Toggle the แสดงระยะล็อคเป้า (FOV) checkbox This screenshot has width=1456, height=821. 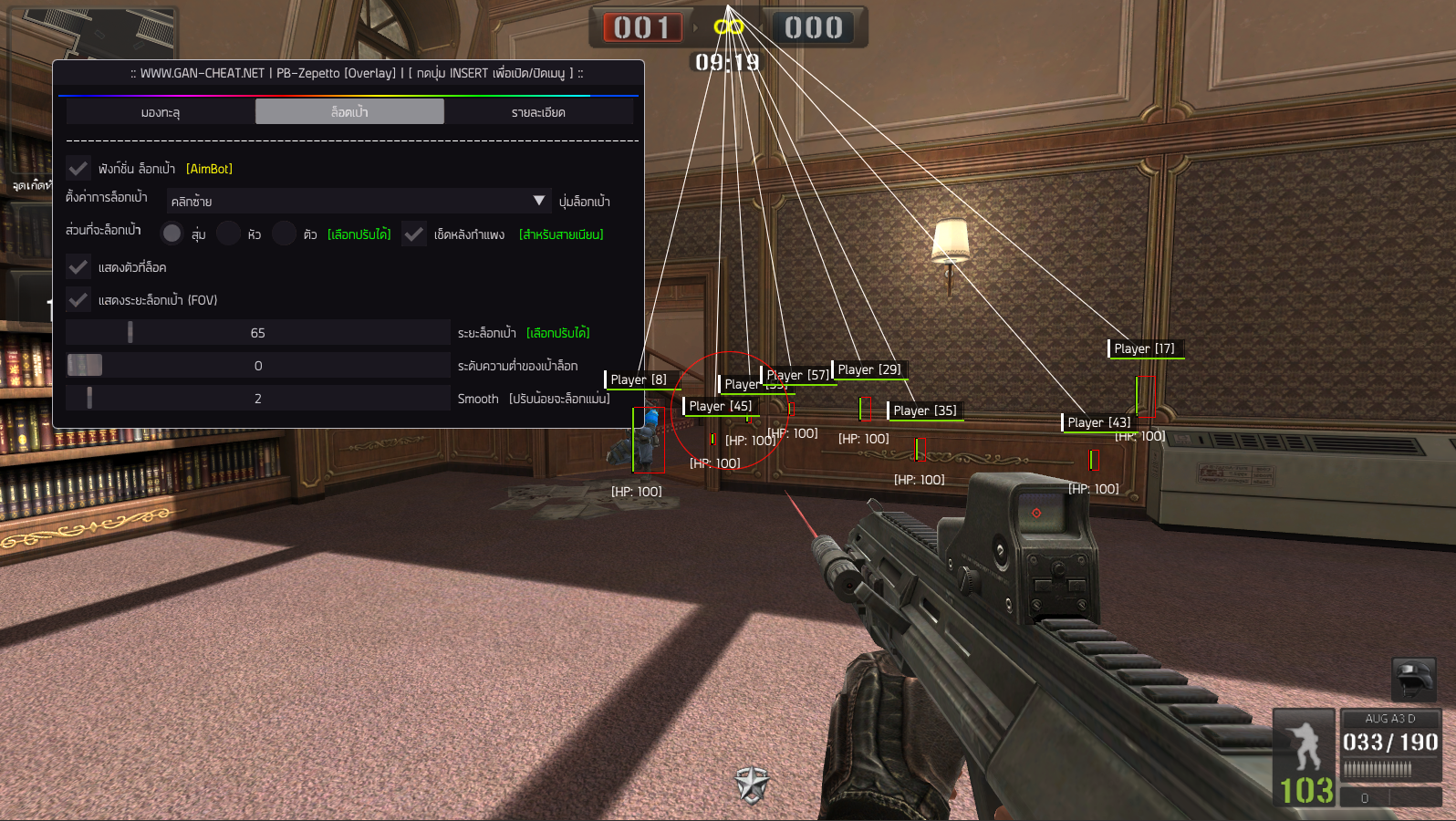pos(78,300)
